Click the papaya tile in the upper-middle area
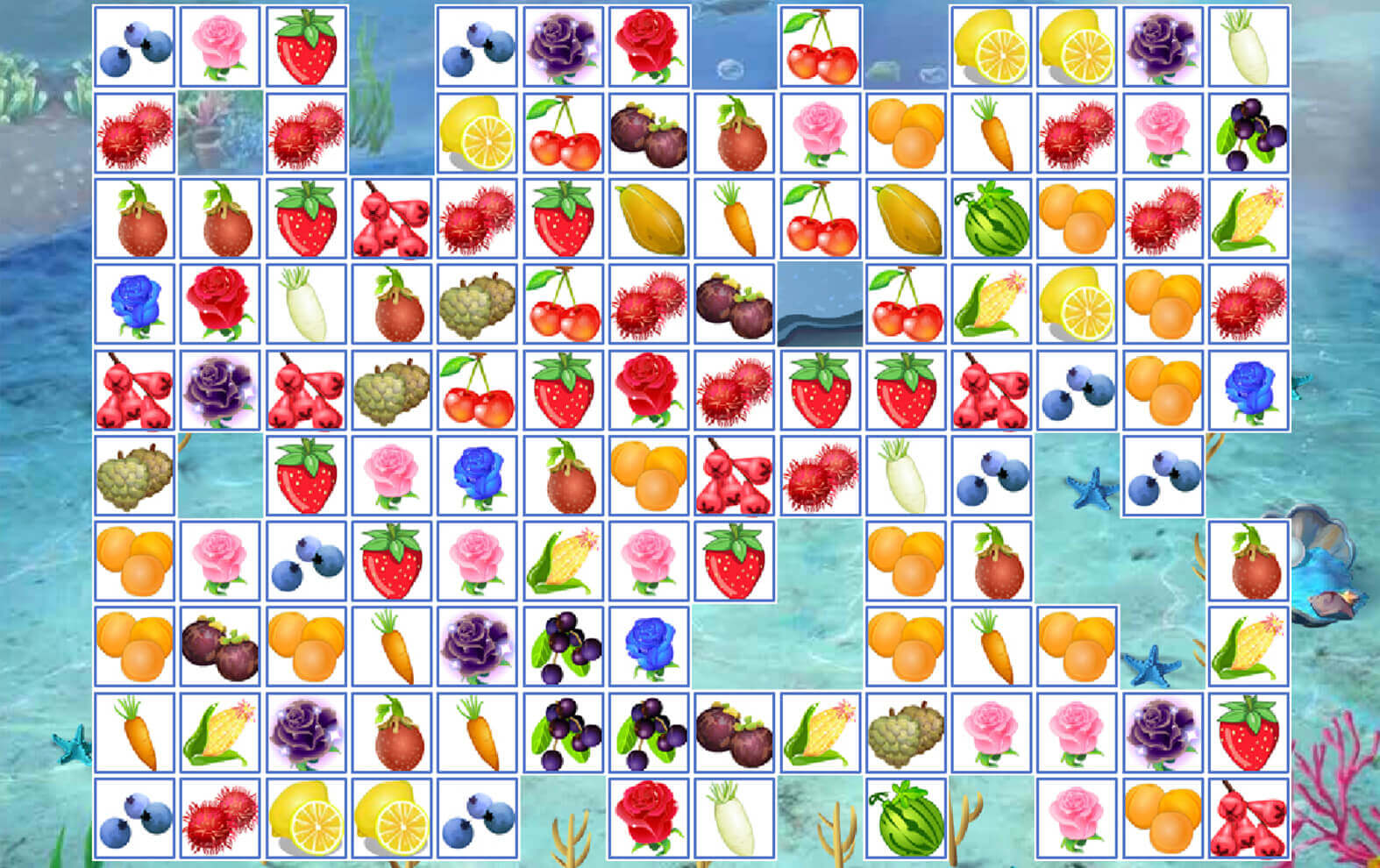The height and width of the screenshot is (868, 1380). pyautogui.click(x=649, y=219)
